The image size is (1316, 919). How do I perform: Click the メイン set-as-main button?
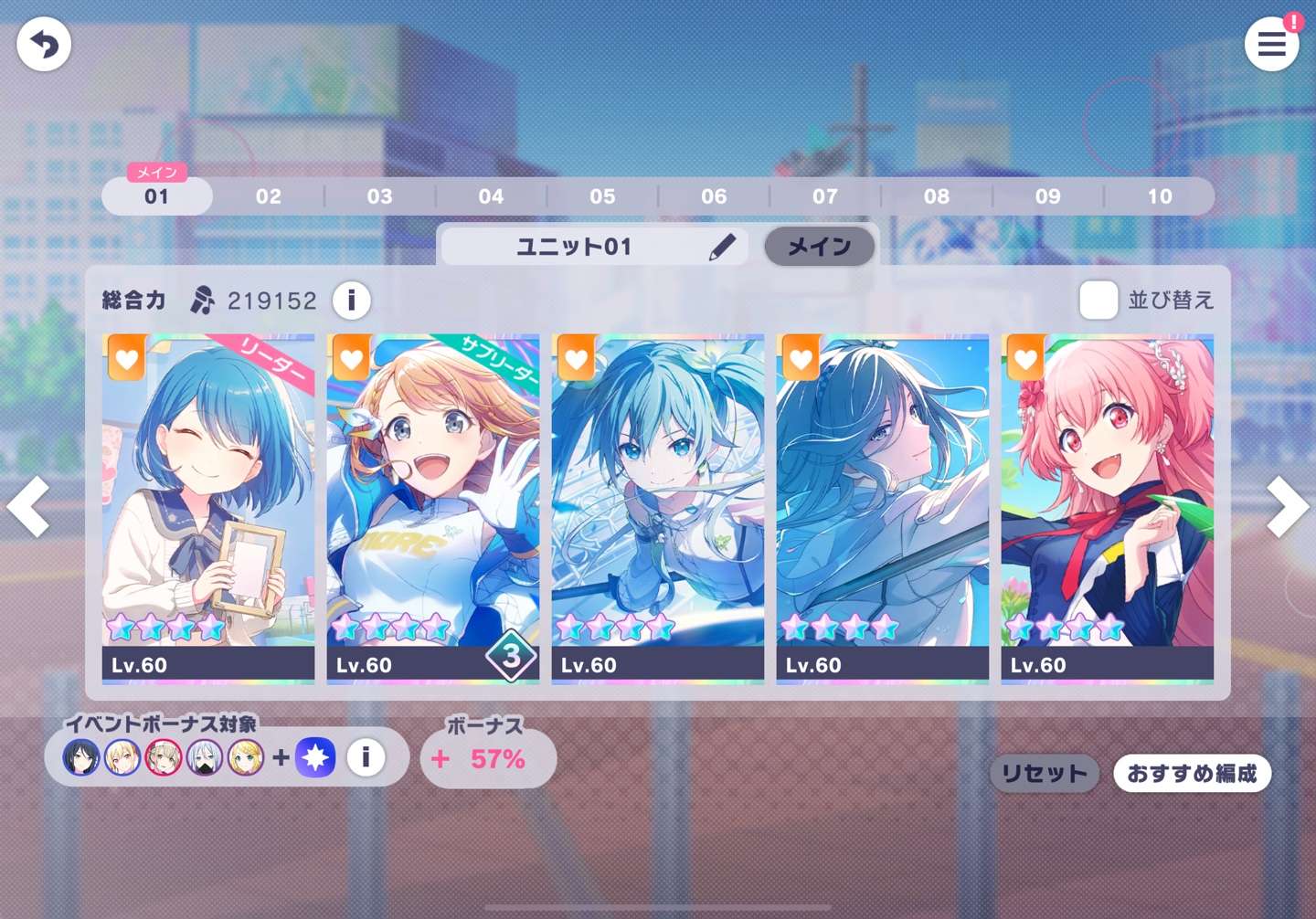[819, 247]
